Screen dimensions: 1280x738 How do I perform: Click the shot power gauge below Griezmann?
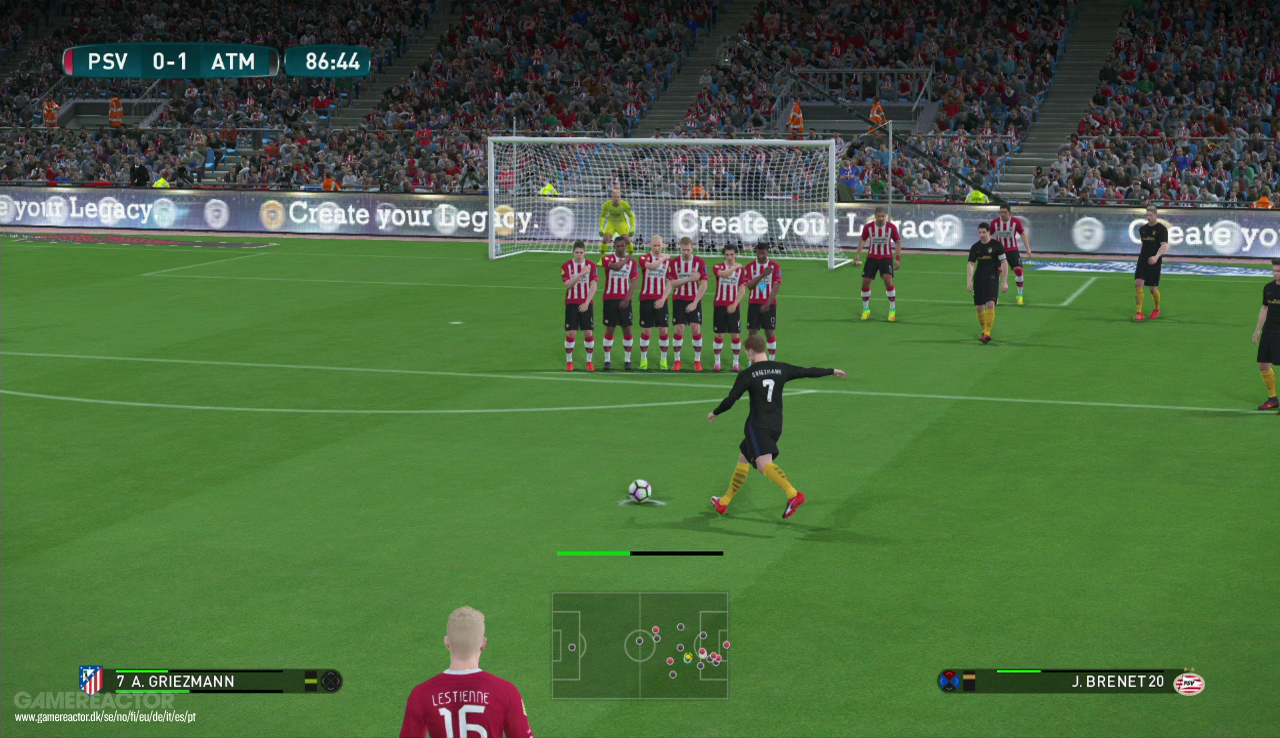(640, 552)
